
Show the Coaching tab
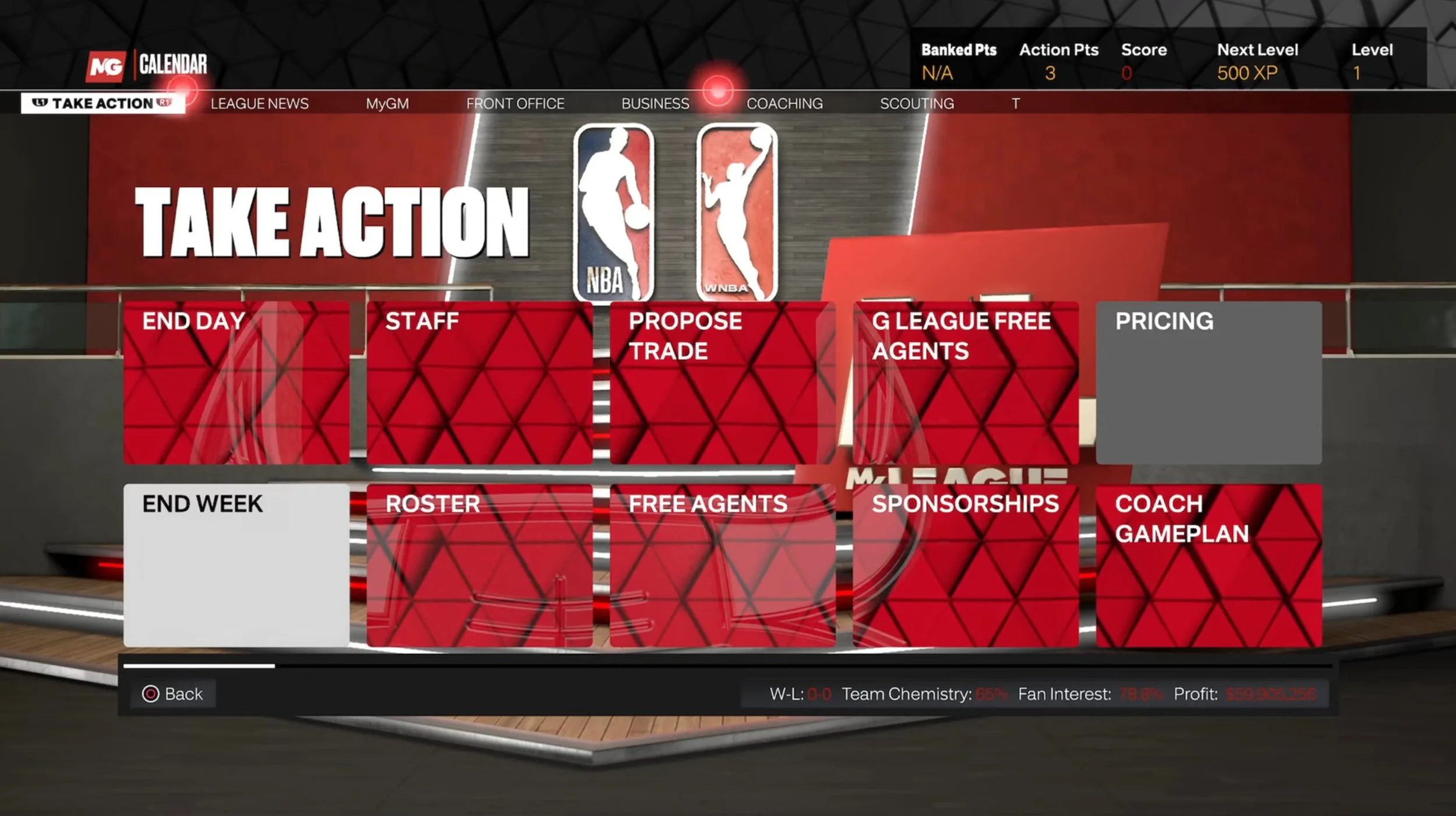(784, 104)
